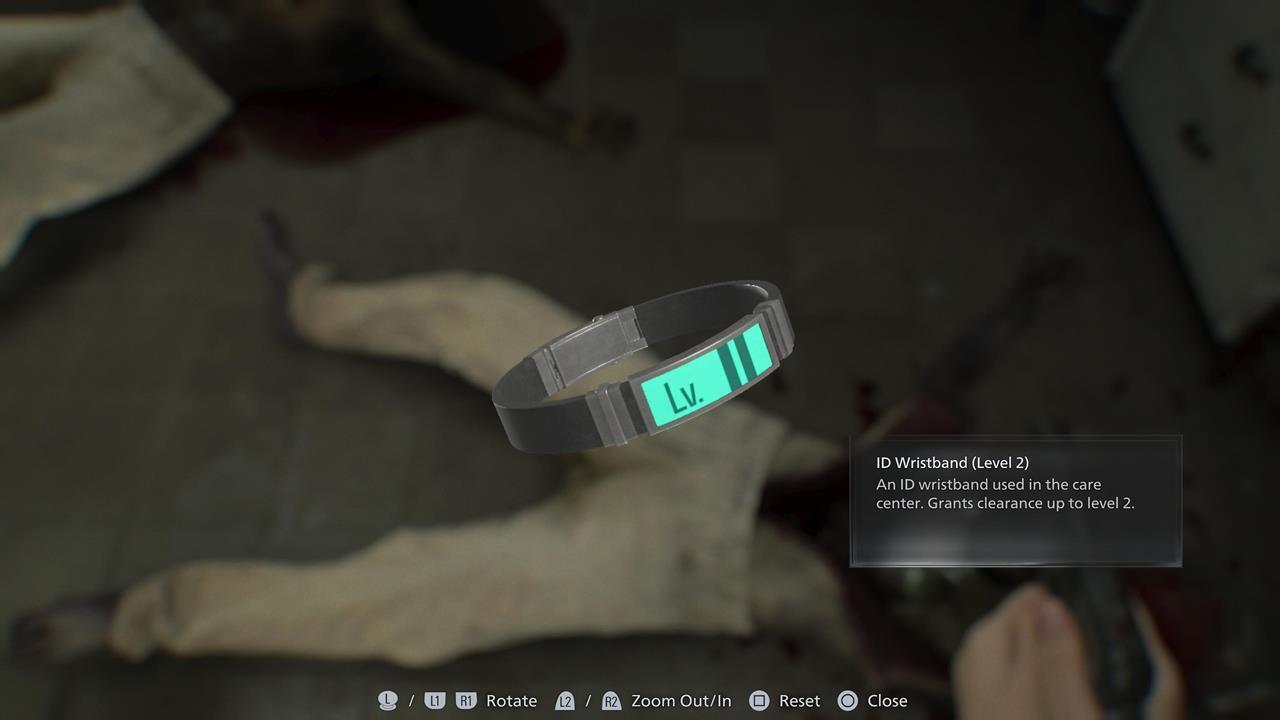Click the ID Wristband (Level 2) title
The width and height of the screenshot is (1280, 720).
pos(954,462)
